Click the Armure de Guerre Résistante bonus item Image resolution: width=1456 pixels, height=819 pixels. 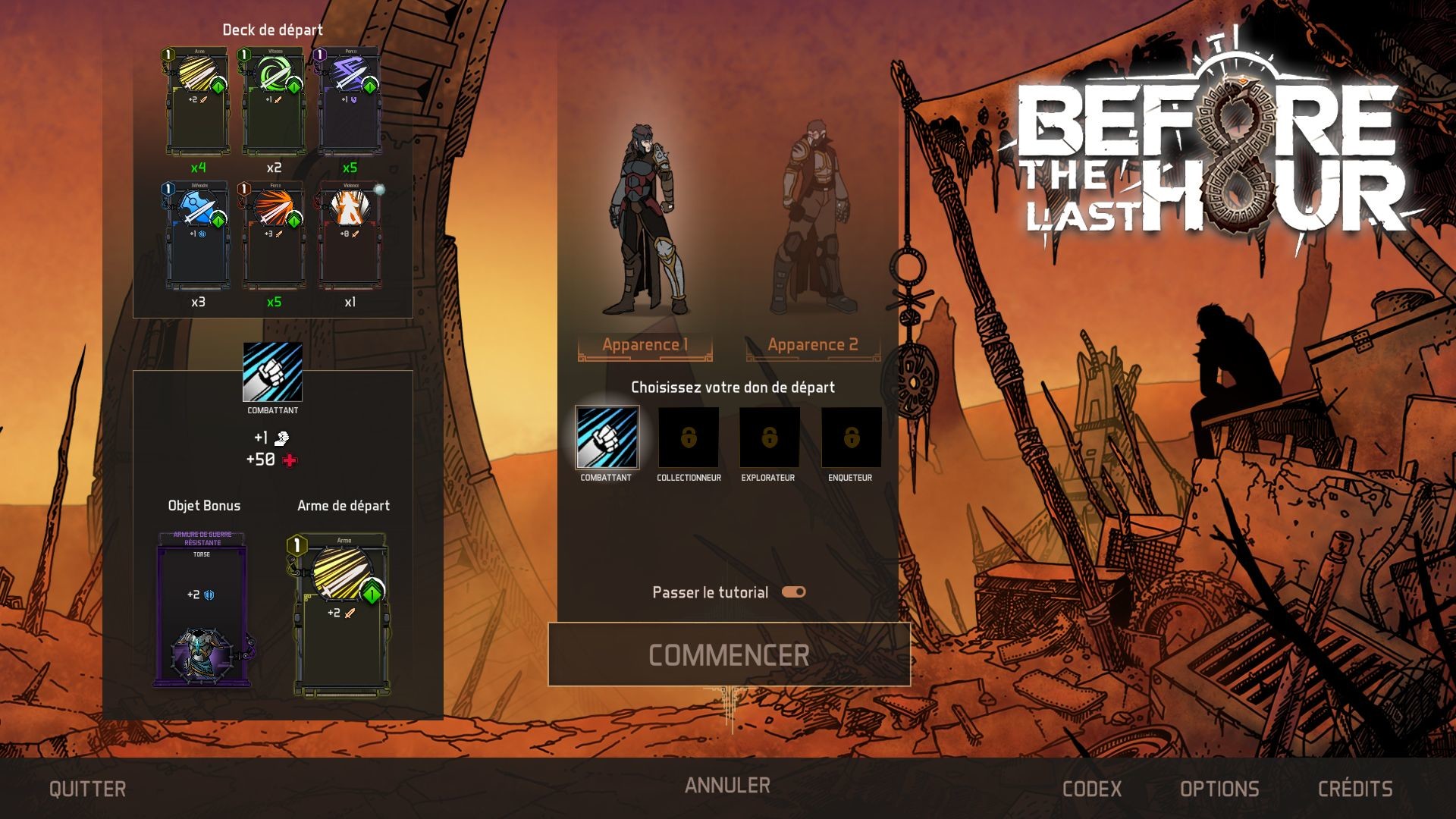(x=202, y=607)
